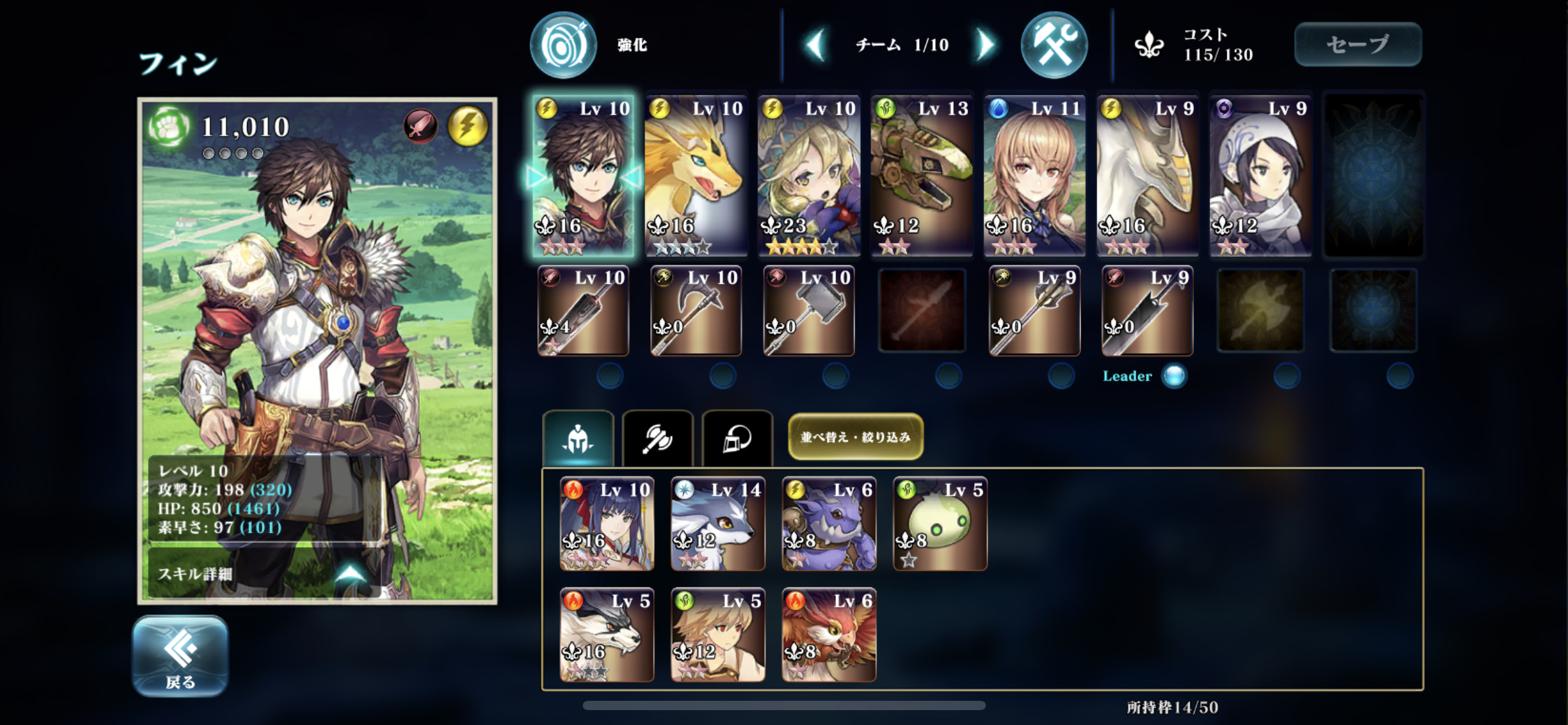
Task: Toggle the glowing Leader radio button
Action: point(1174,376)
